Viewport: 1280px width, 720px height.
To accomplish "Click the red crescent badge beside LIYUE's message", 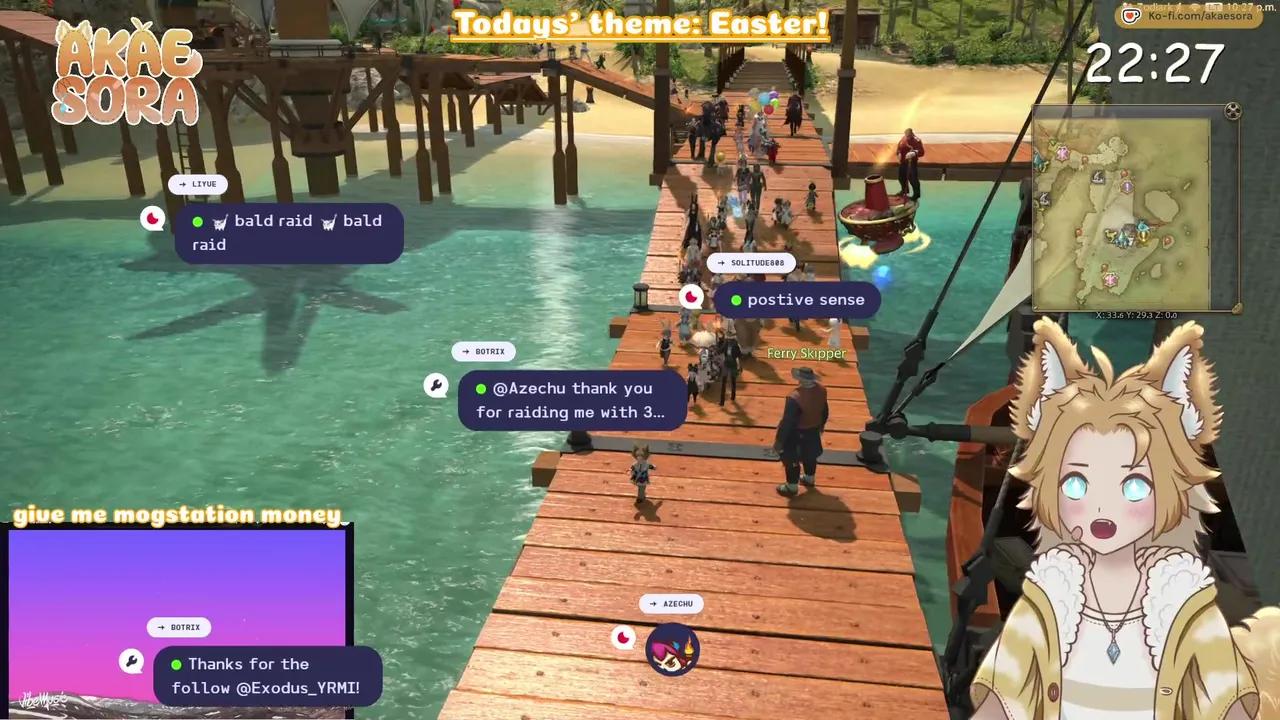I will pos(152,218).
